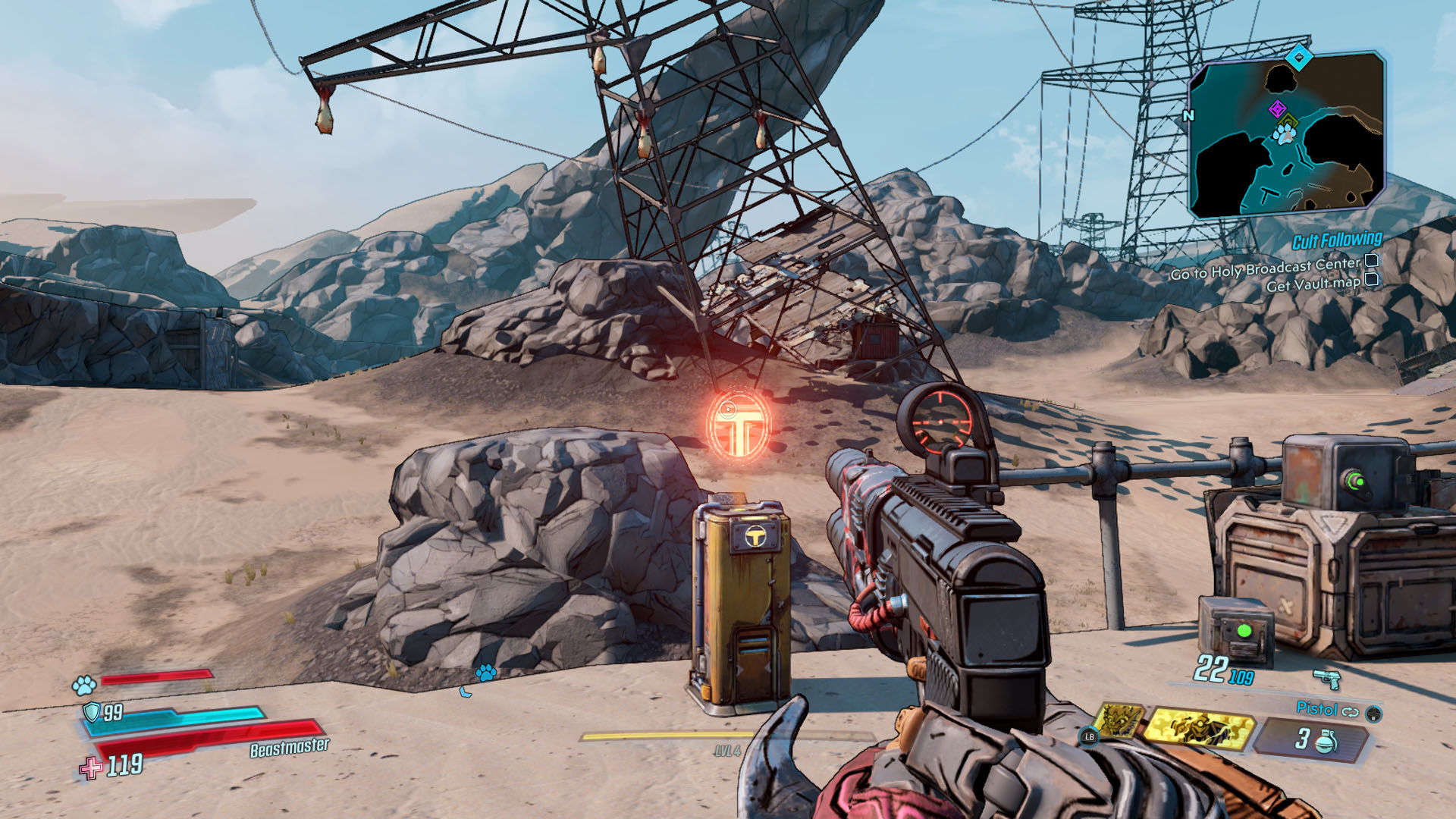Click the pistol weapon icon
The height and width of the screenshot is (819, 1456).
coord(1326,677)
